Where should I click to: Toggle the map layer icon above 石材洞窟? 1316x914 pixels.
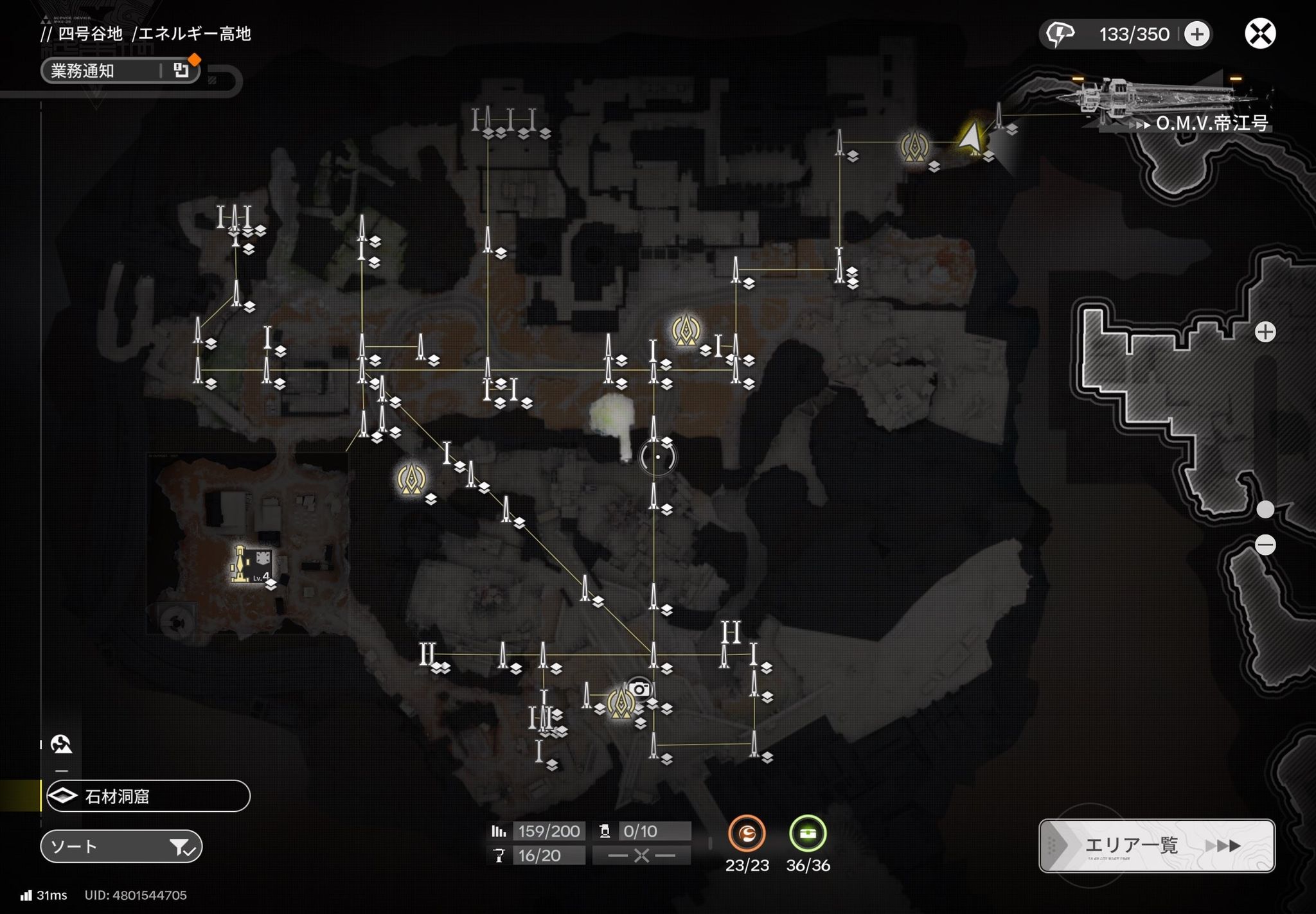pos(61,744)
